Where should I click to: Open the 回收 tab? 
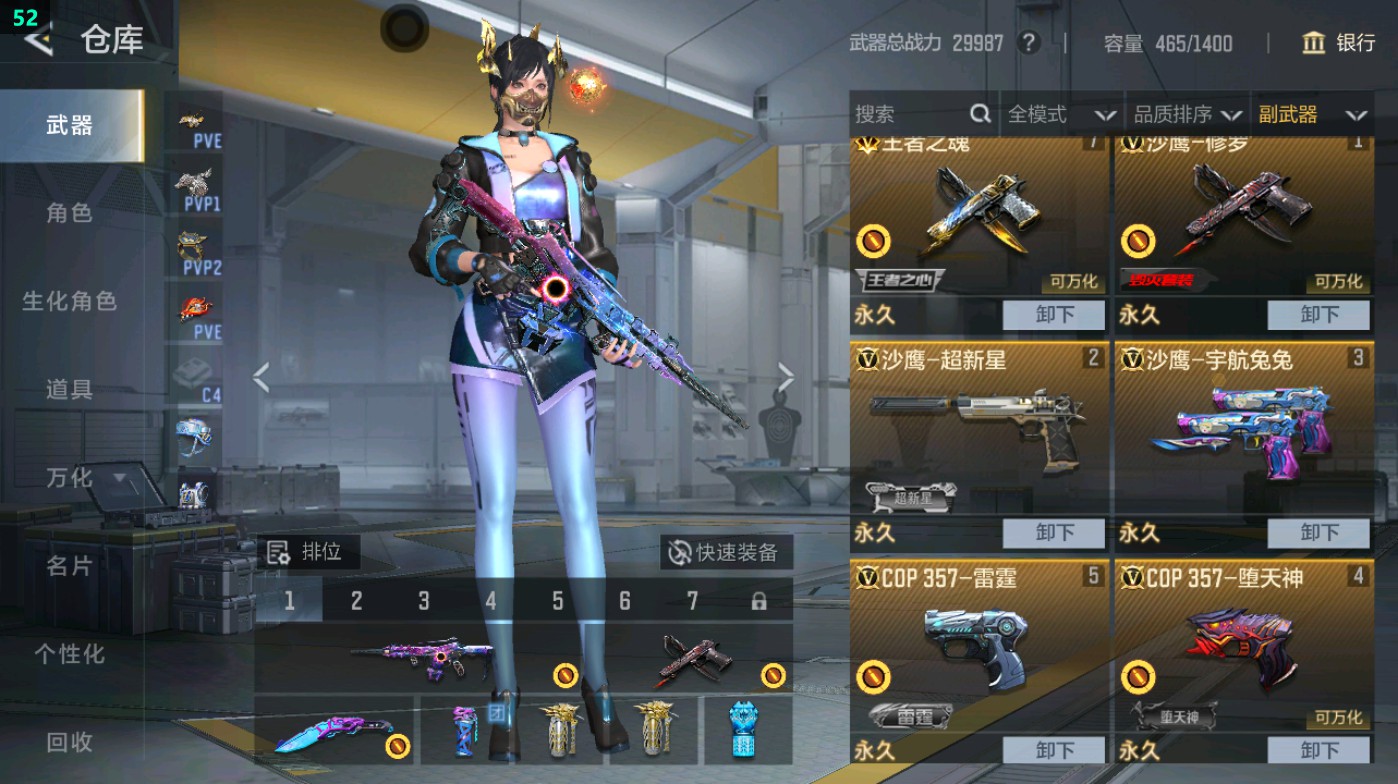click(x=69, y=742)
